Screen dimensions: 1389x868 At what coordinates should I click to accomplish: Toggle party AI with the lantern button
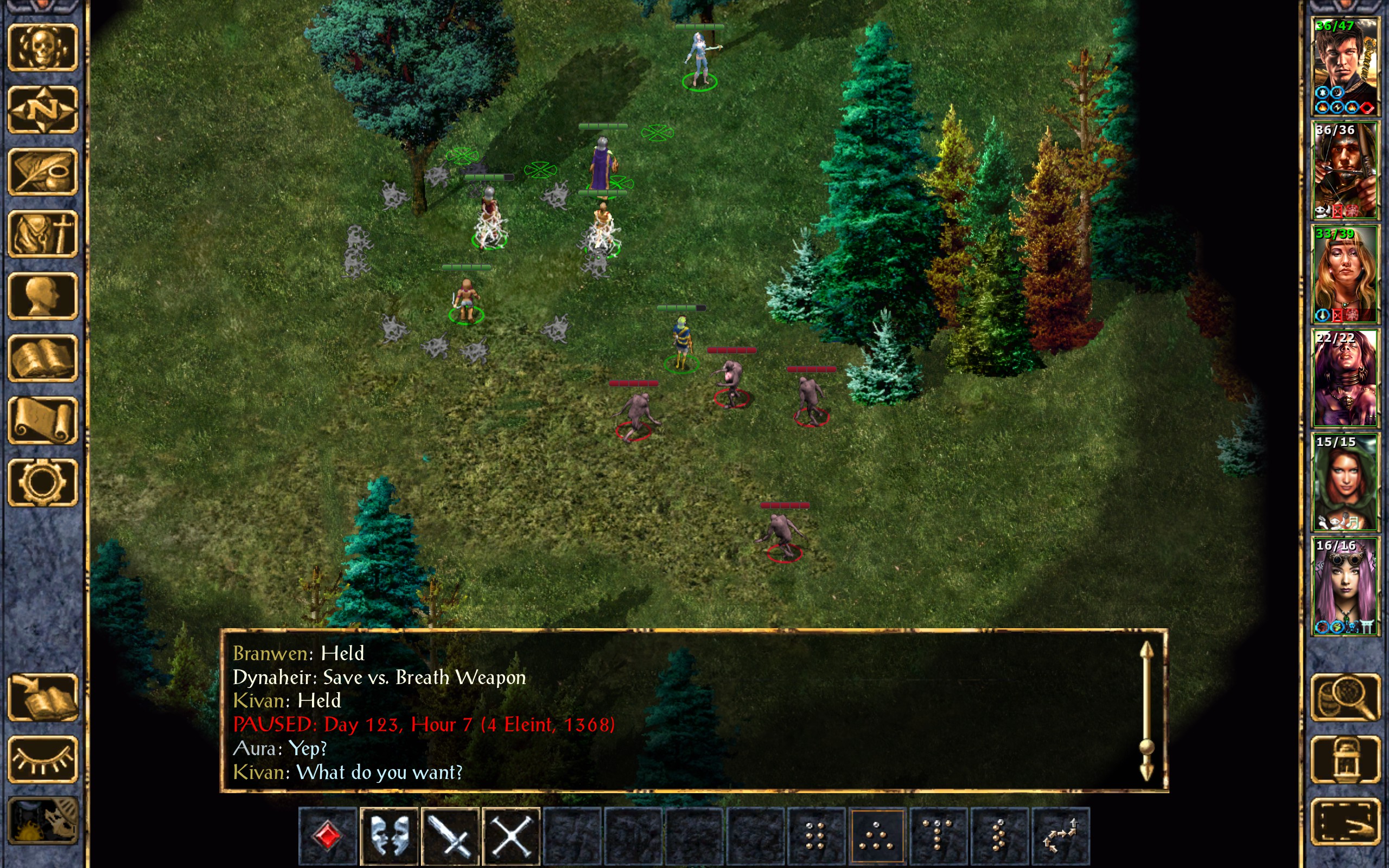click(1345, 759)
